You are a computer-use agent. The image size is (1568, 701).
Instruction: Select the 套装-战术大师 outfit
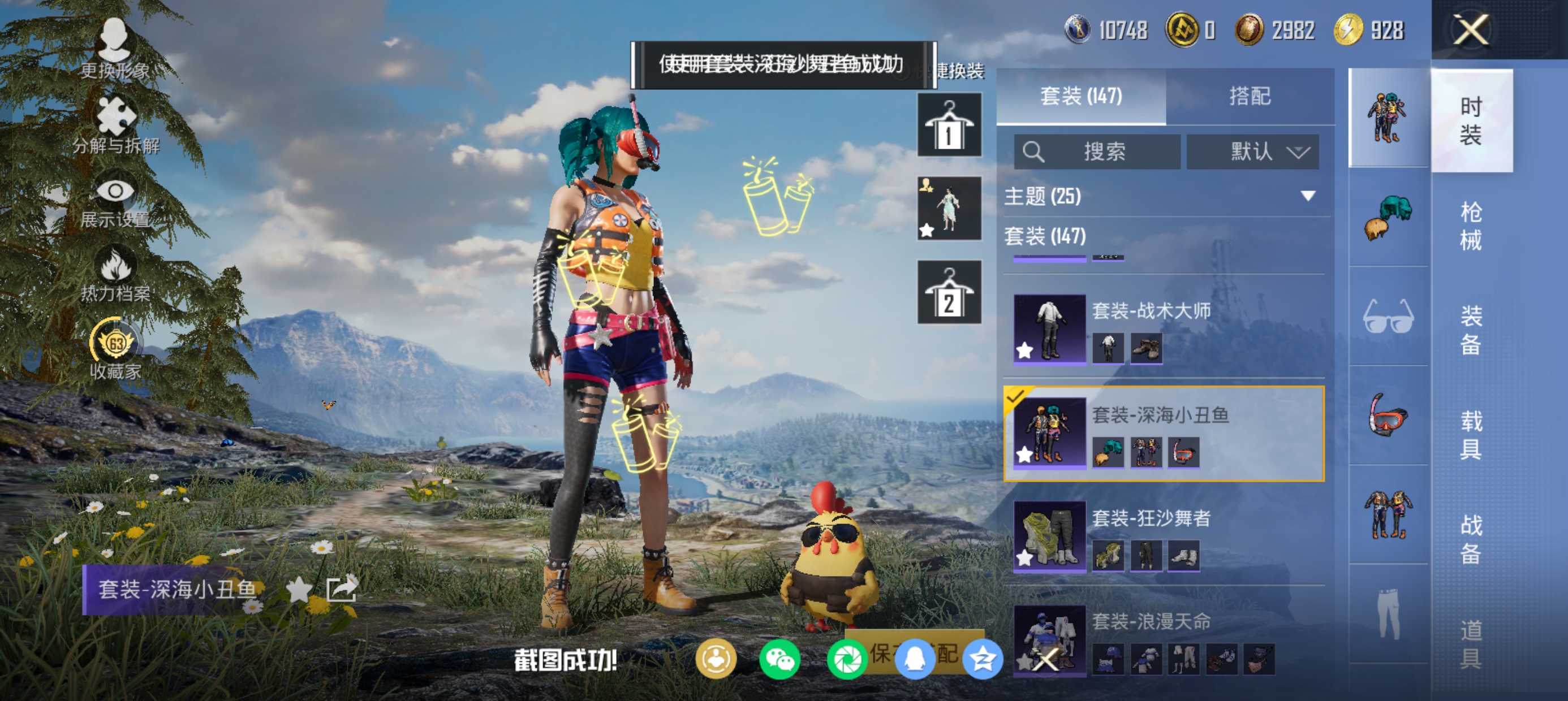point(1162,328)
